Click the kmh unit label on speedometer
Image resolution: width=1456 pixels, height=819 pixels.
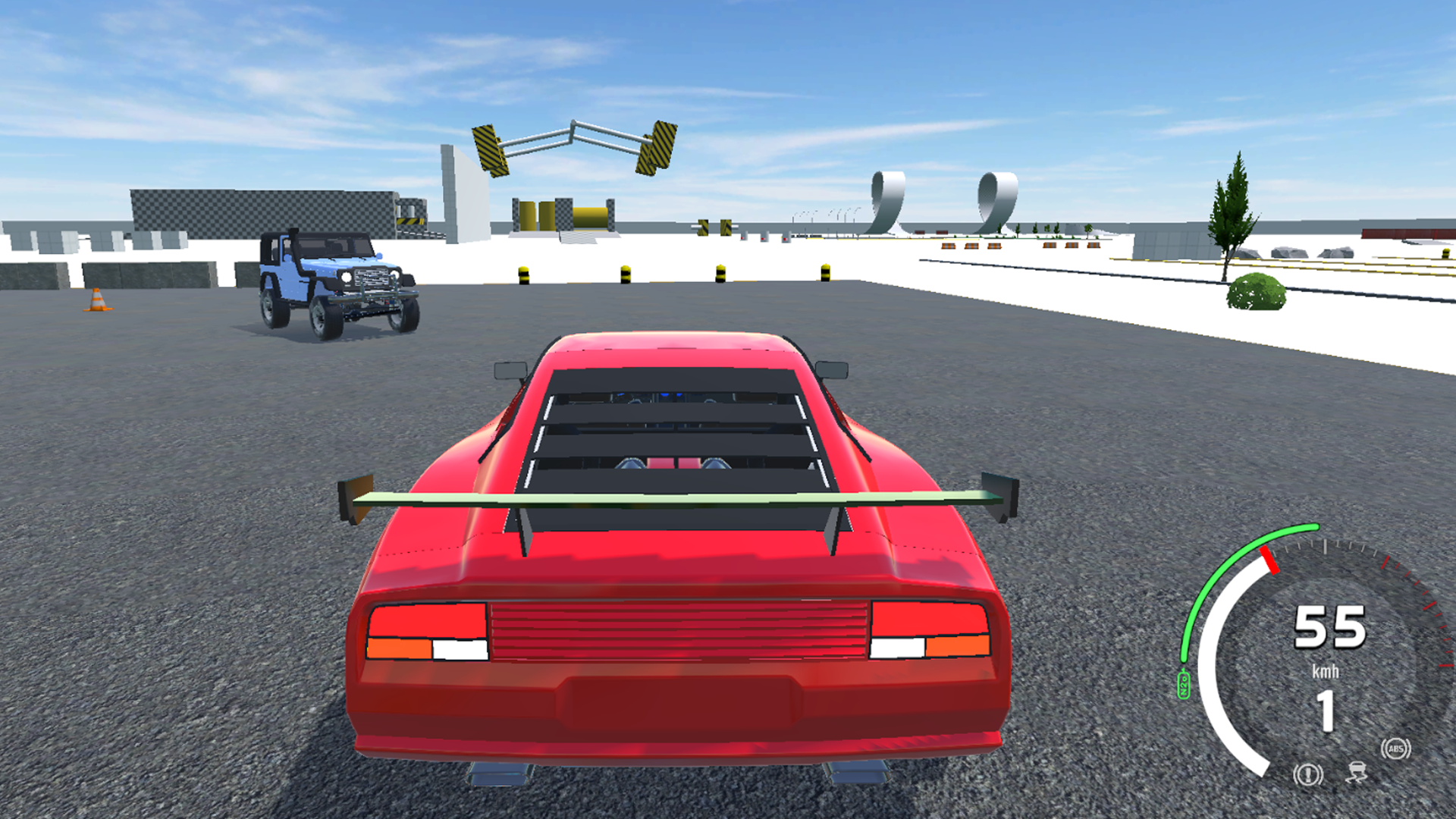1326,670
